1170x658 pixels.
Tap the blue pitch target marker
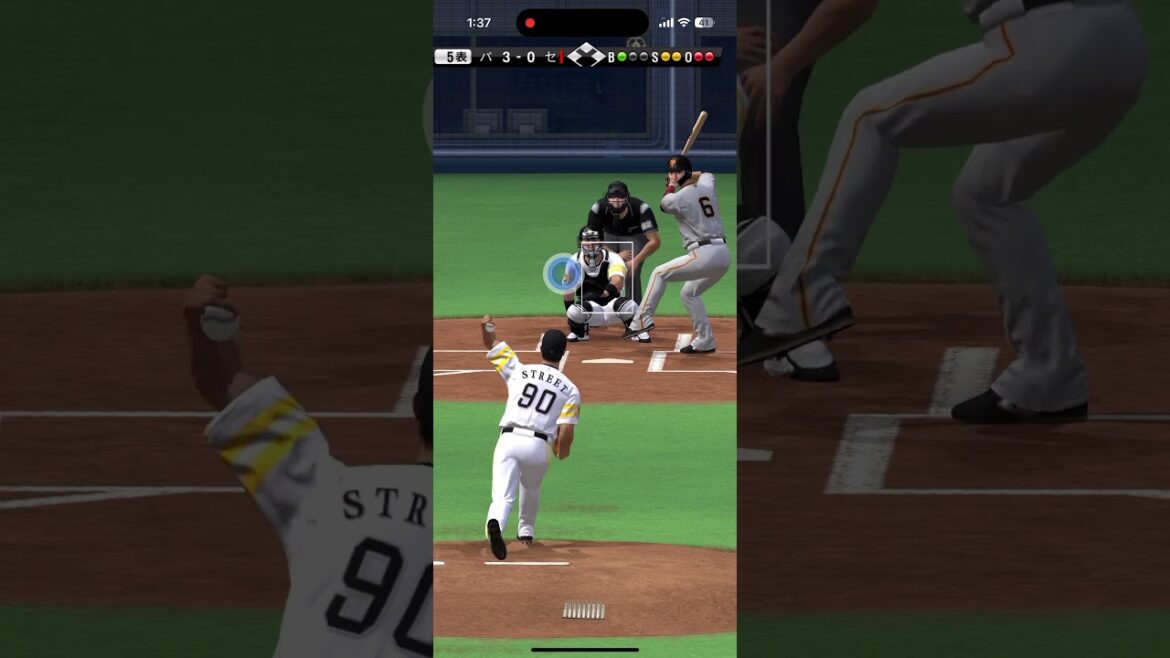click(x=561, y=273)
